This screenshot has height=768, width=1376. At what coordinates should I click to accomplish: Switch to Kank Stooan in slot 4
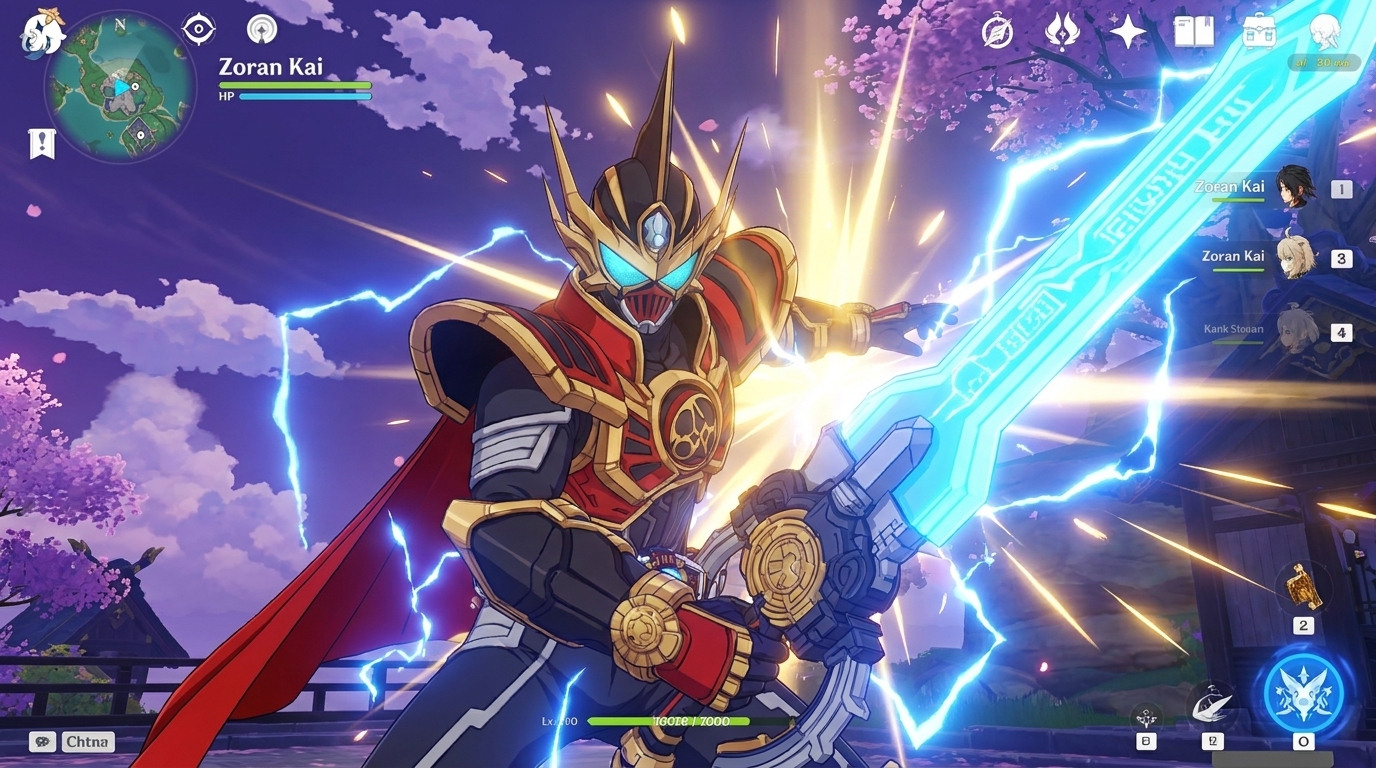coord(1294,330)
